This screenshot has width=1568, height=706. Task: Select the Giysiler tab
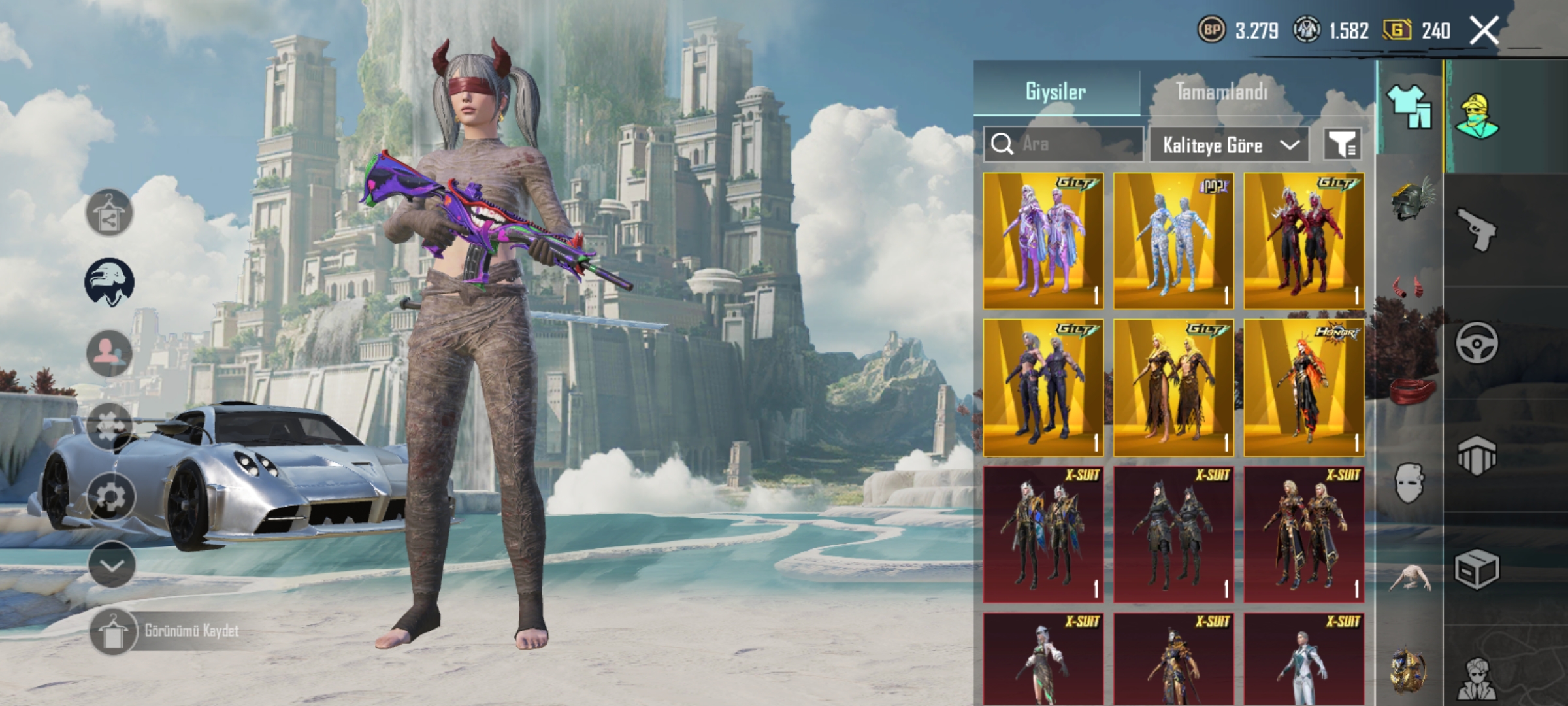(1056, 92)
